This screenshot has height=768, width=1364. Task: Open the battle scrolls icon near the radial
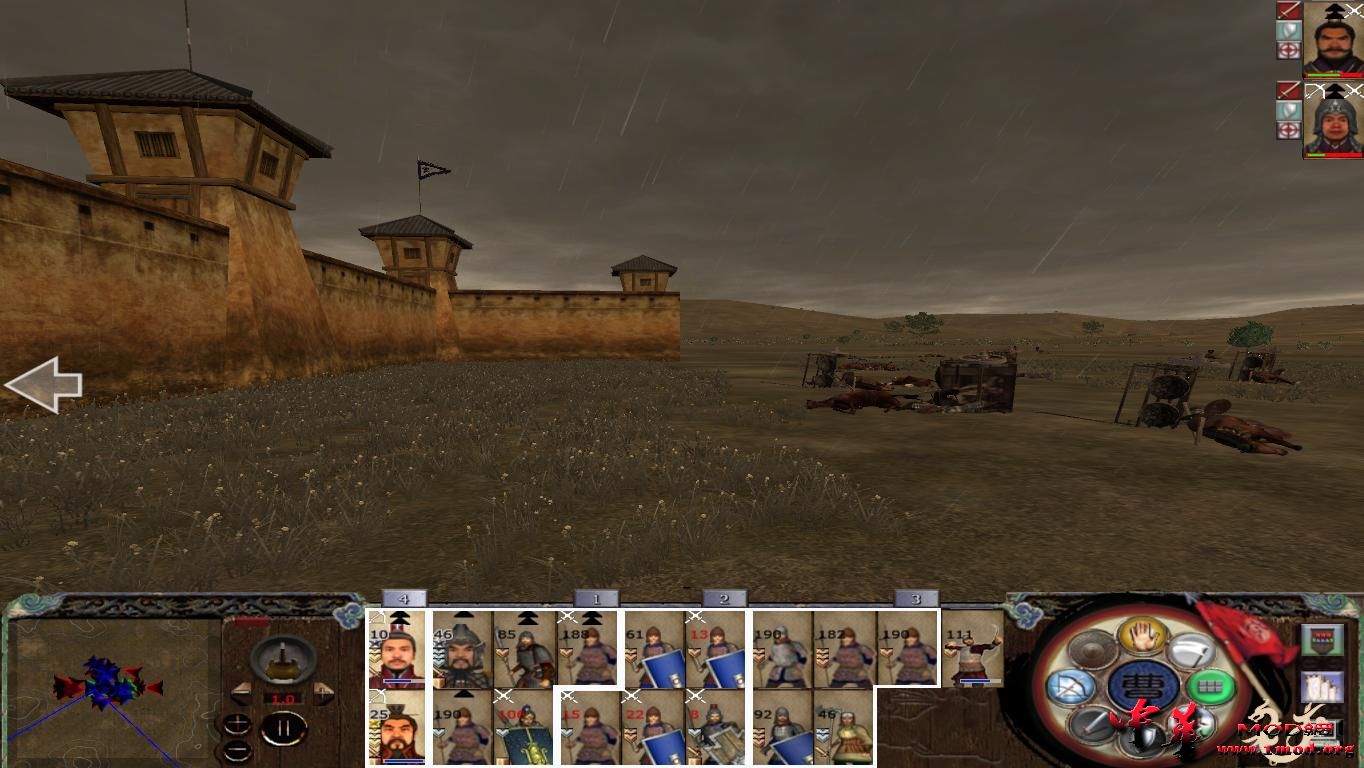pyautogui.click(x=1321, y=688)
